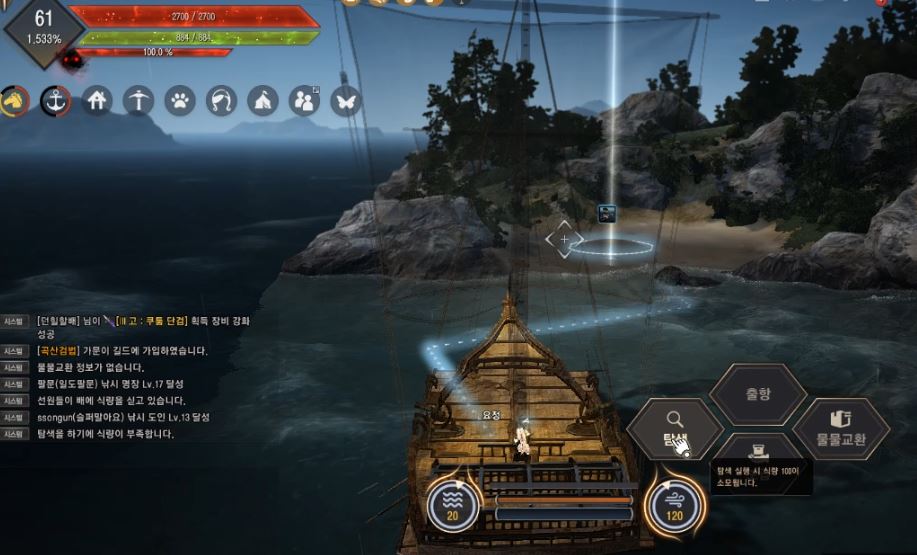
Task: Click the 곡산검법 guild system chat message
Action: click(122, 351)
